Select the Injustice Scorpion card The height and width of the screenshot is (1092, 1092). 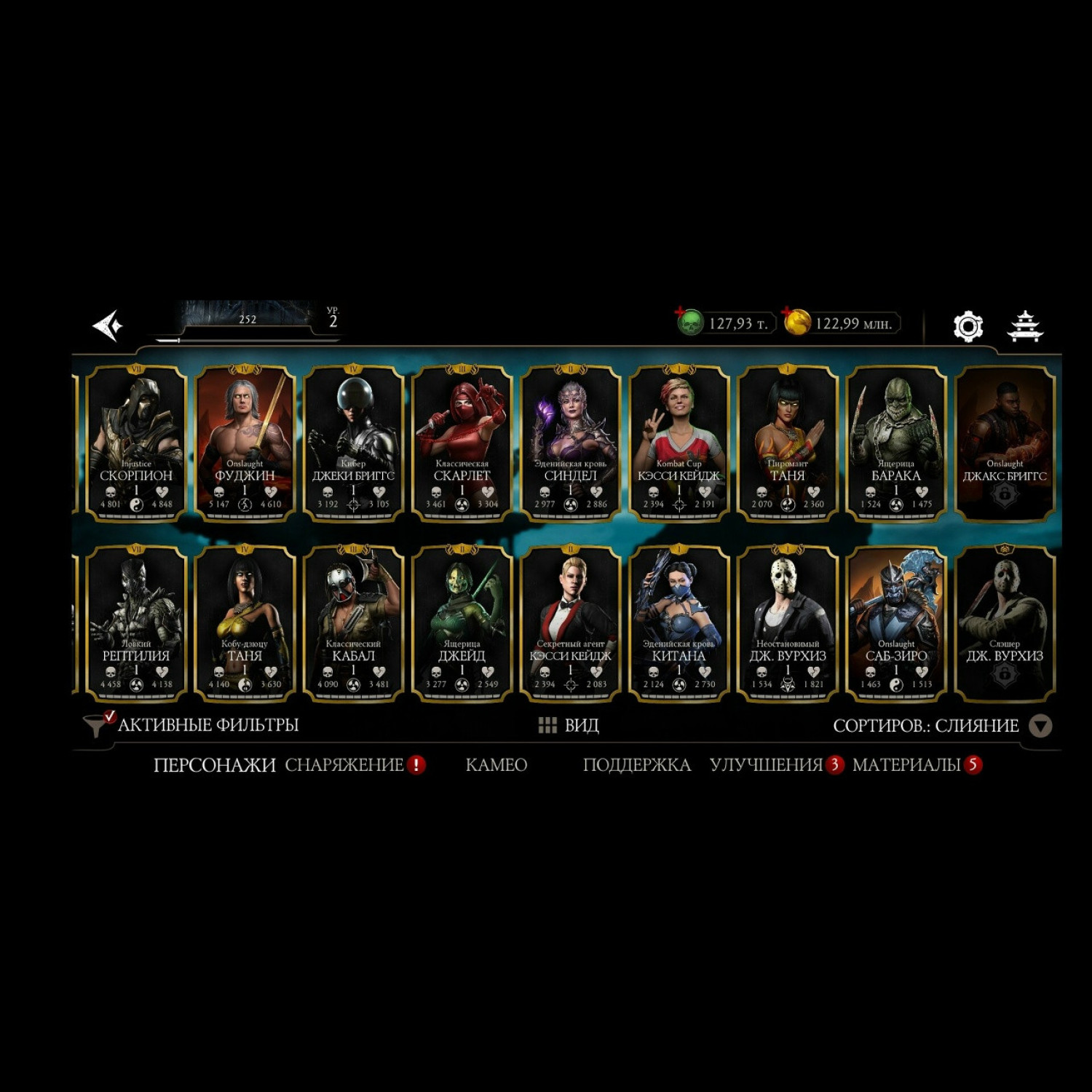coord(136,443)
